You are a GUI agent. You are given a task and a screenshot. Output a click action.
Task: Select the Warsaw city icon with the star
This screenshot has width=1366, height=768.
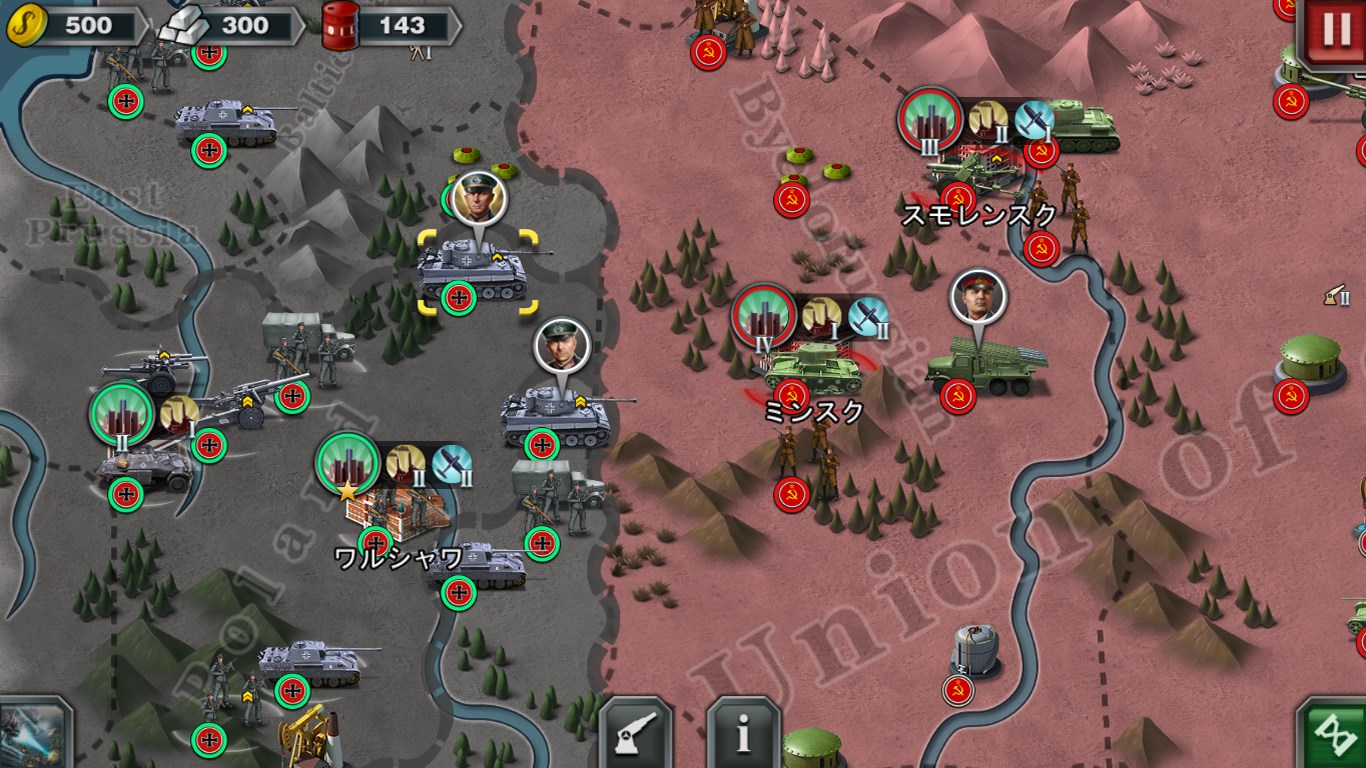point(348,465)
